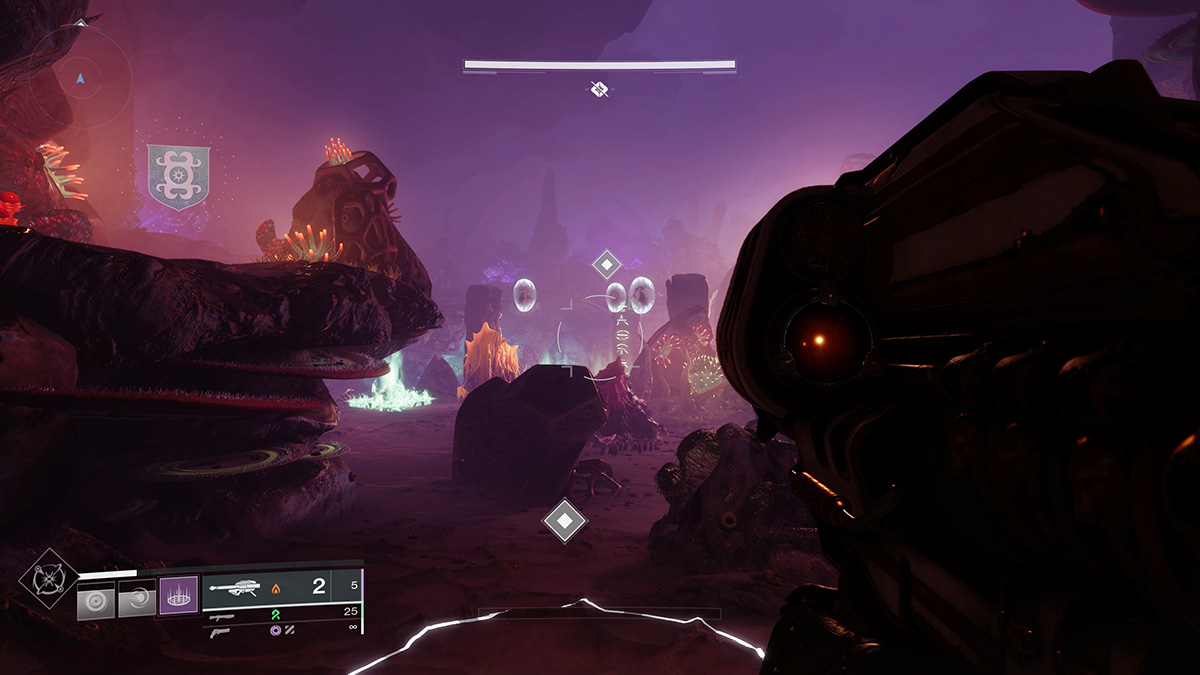
Task: Select the shield-shaped faction emblem marker
Action: [178, 177]
